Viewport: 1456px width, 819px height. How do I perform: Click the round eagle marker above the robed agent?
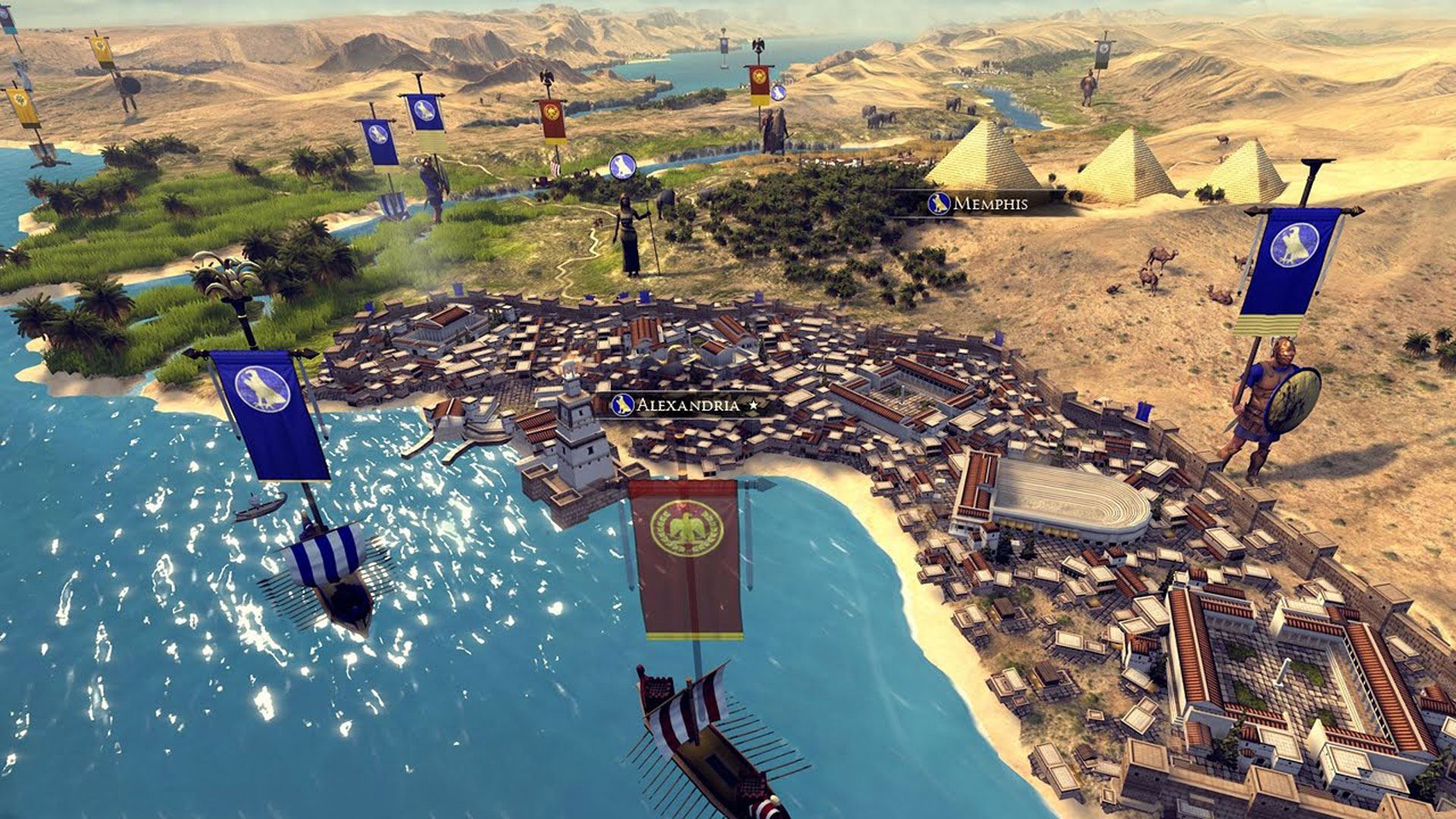tap(623, 166)
